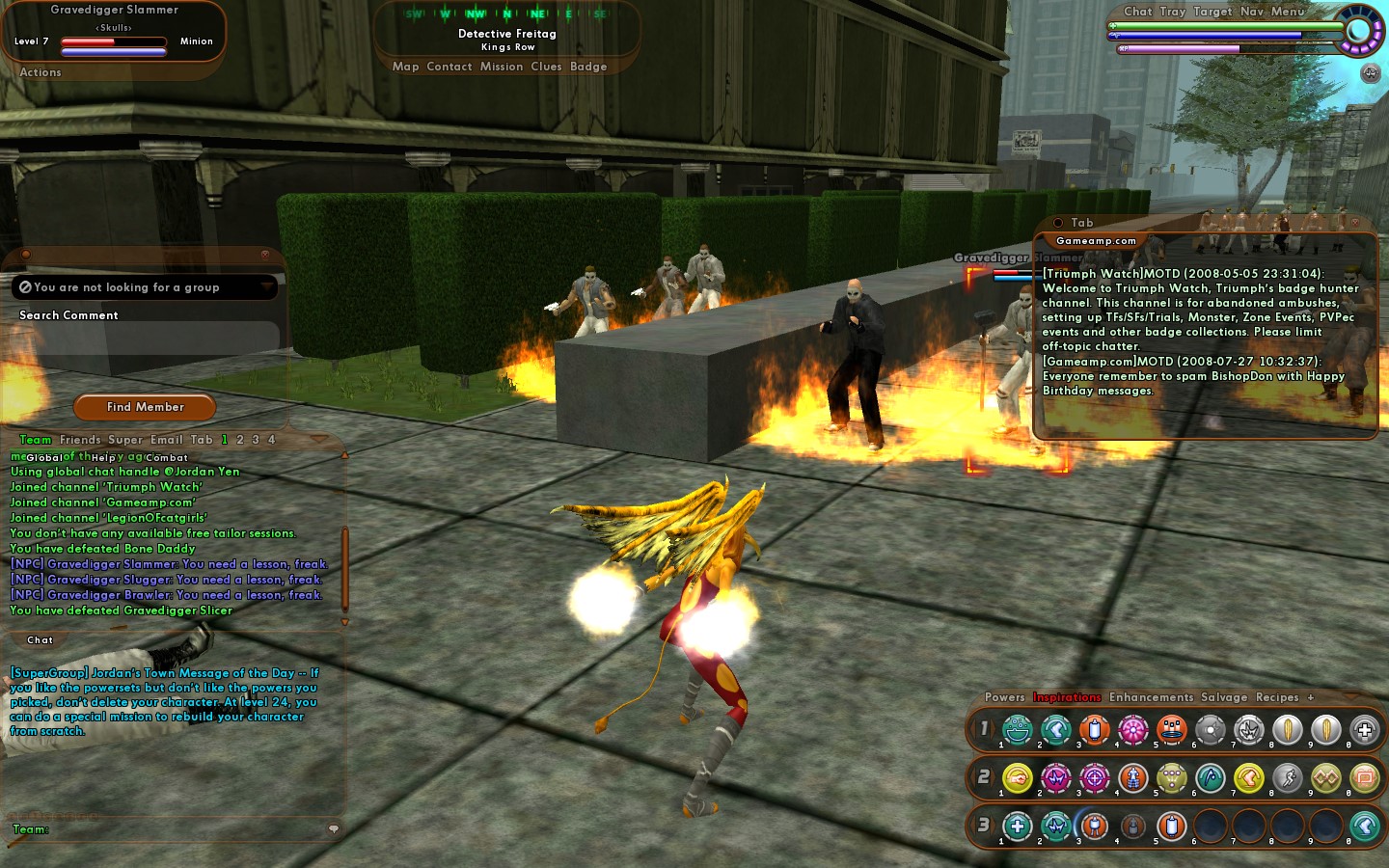Open the Clues window
The width and height of the screenshot is (1389, 868).
point(546,67)
